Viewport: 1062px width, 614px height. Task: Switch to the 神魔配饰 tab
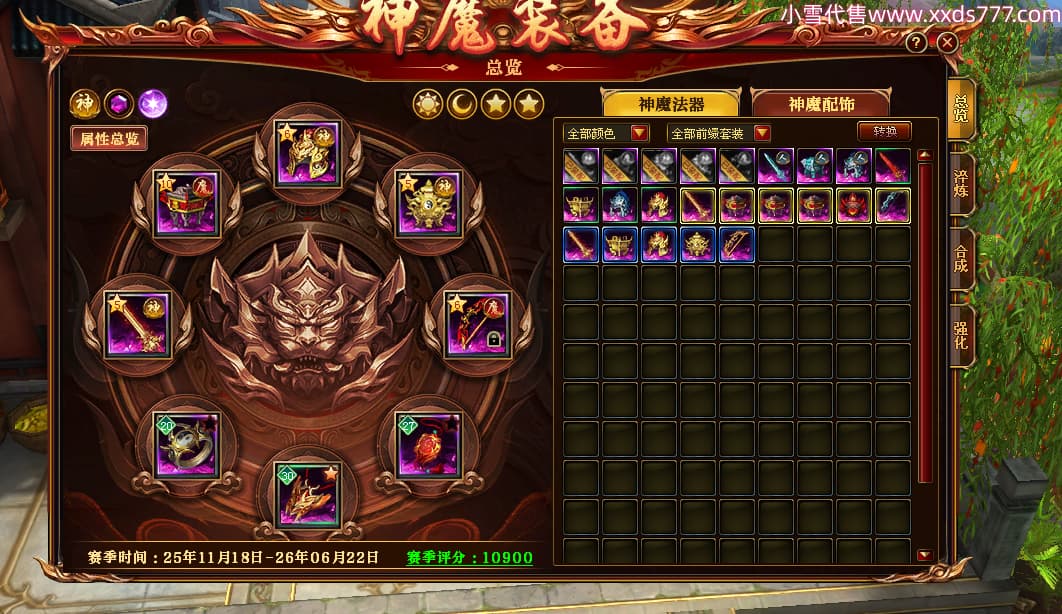coord(820,104)
